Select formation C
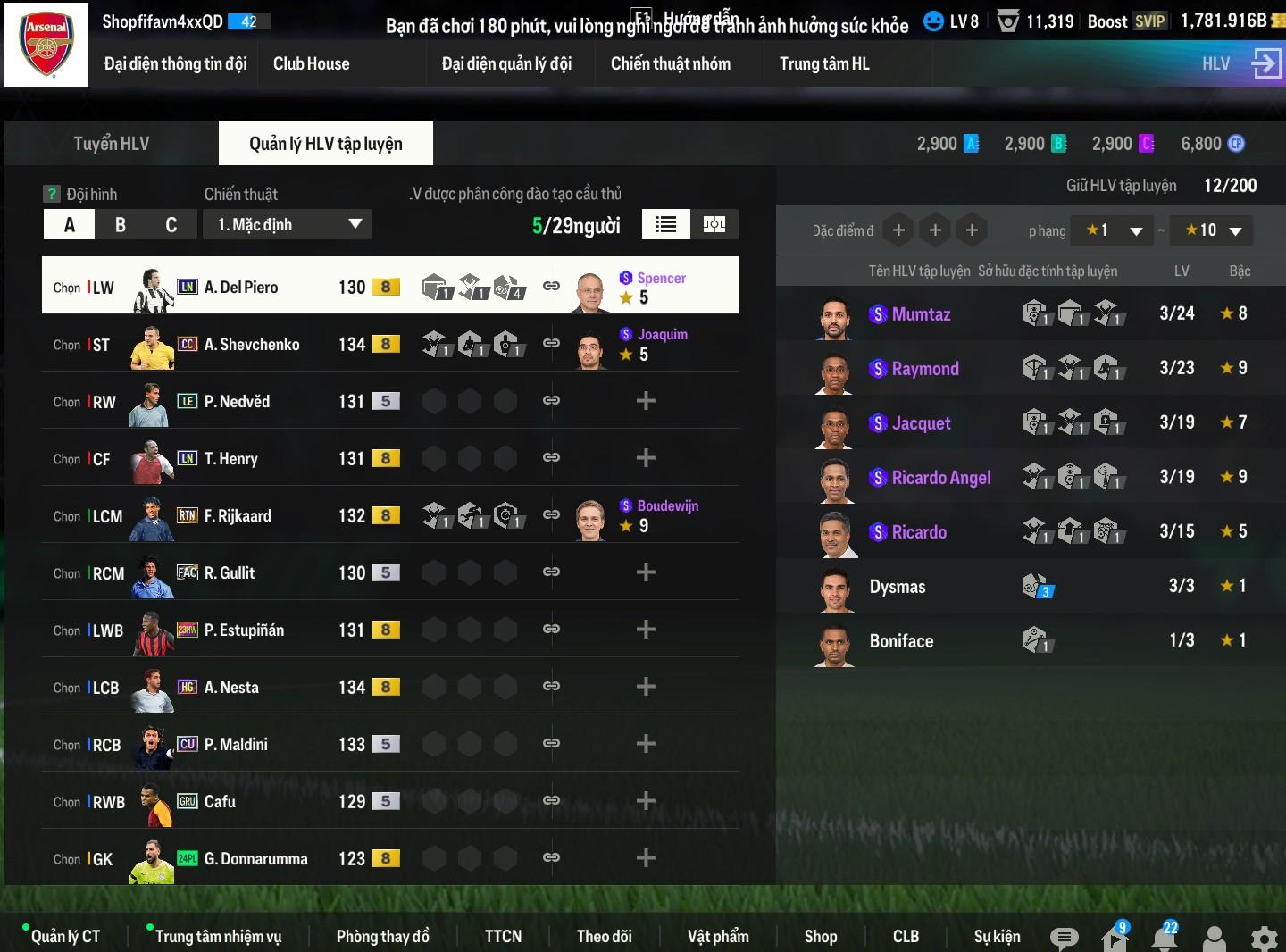The height and width of the screenshot is (952, 1286). tap(171, 224)
